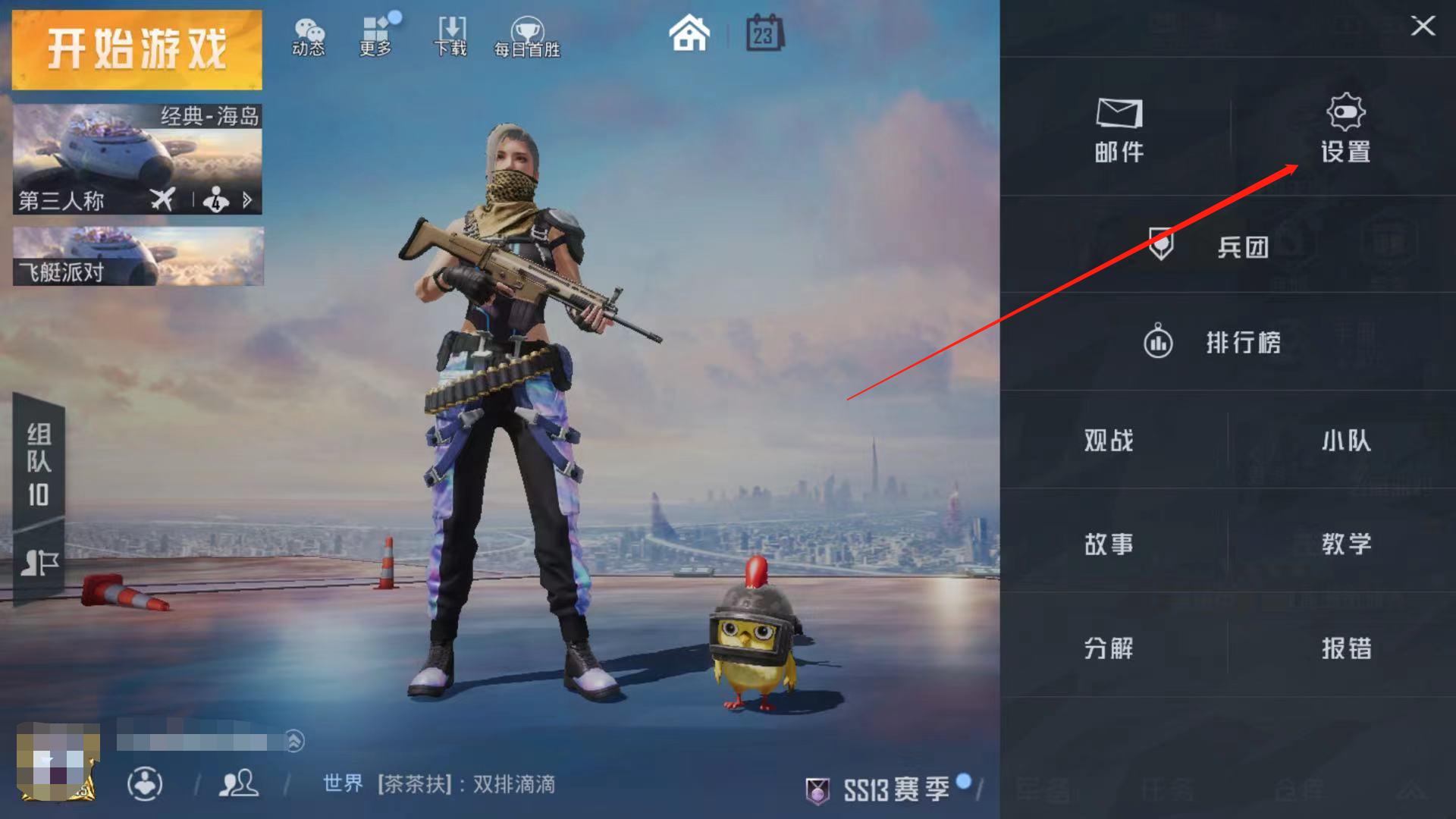Tap the voice chat microphone icon

pos(146,784)
